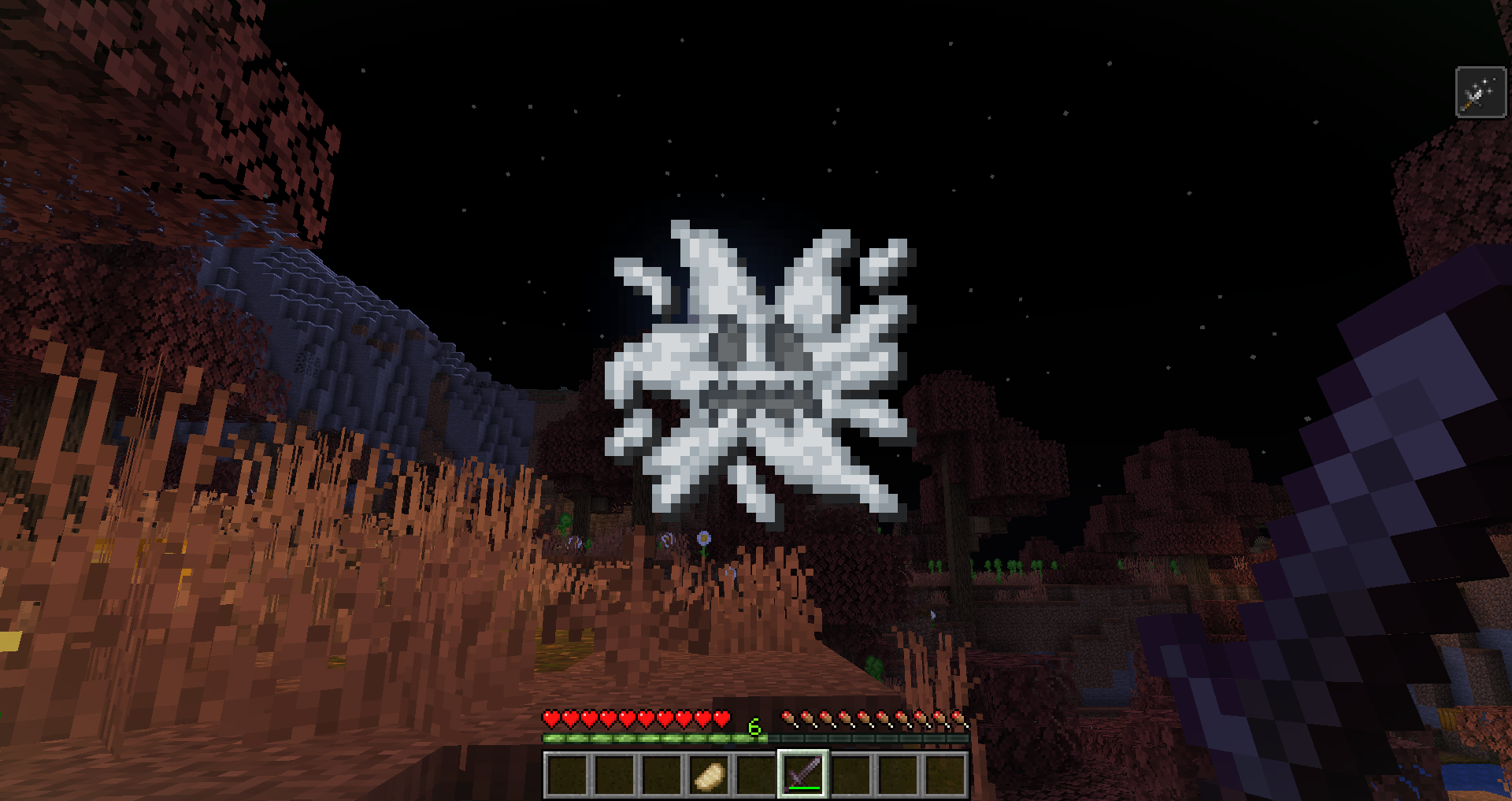Screen dimensions: 1512x801
Task: Click the last drumstick in the hunger bar
Action: point(957,719)
